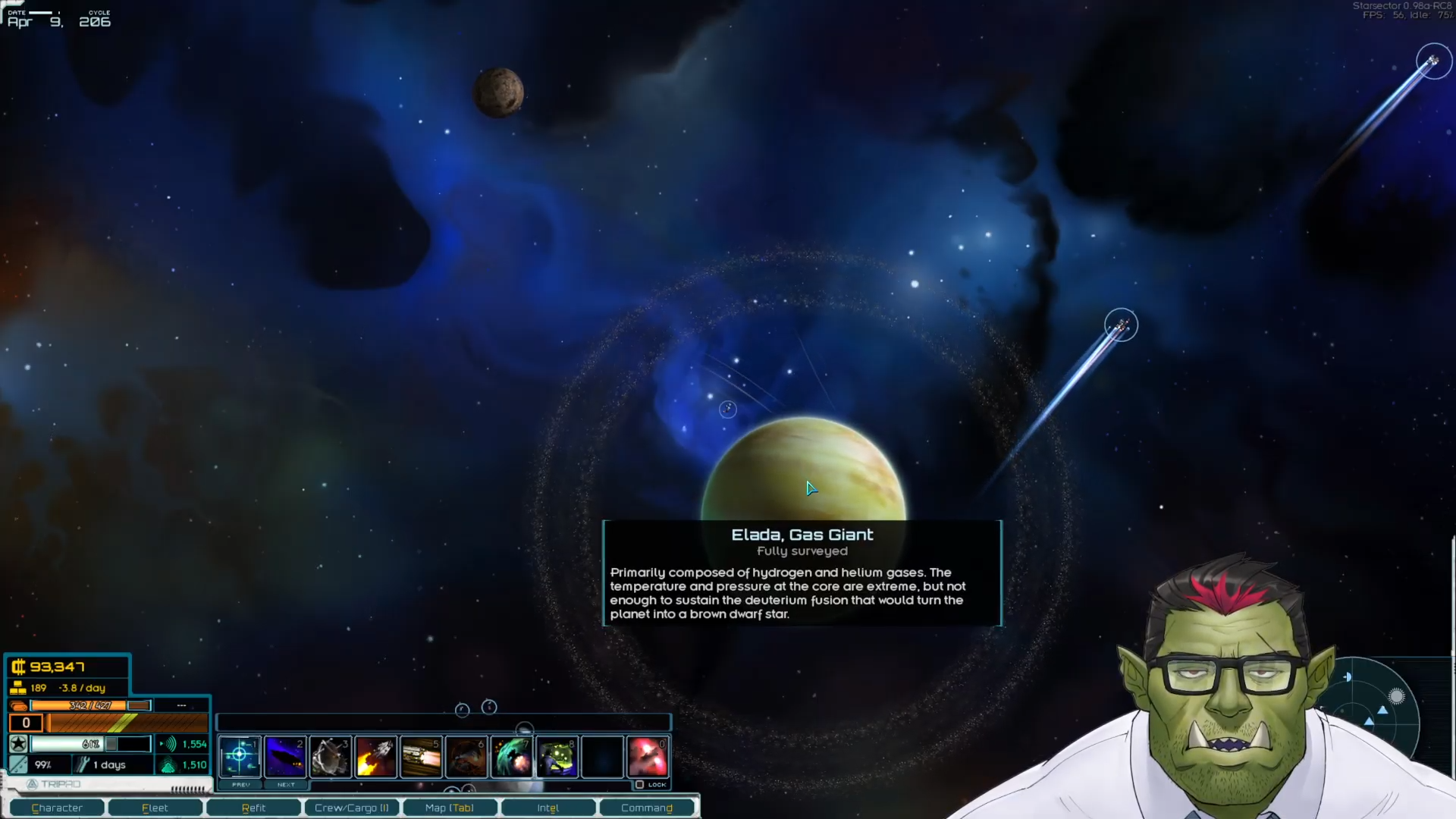Image resolution: width=1456 pixels, height=819 pixels.
Task: Activate the red ship ability in slot 0
Action: 648,756
